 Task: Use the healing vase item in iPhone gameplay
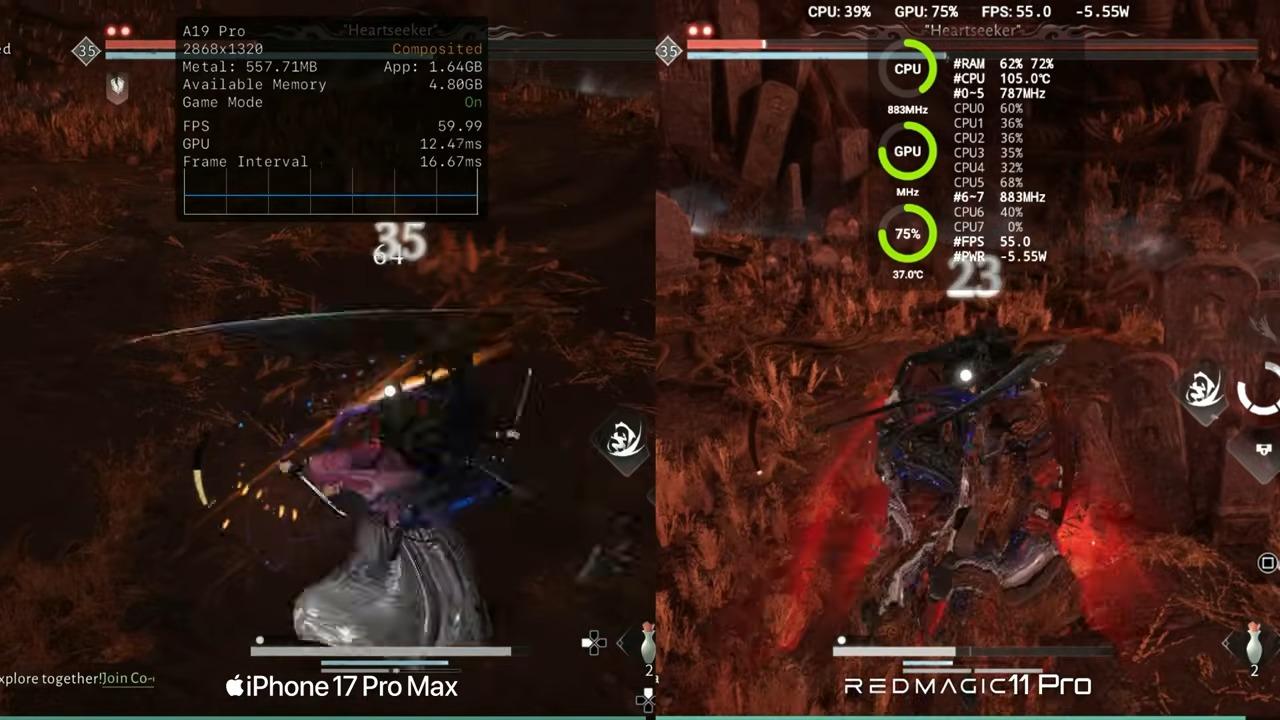coord(648,643)
